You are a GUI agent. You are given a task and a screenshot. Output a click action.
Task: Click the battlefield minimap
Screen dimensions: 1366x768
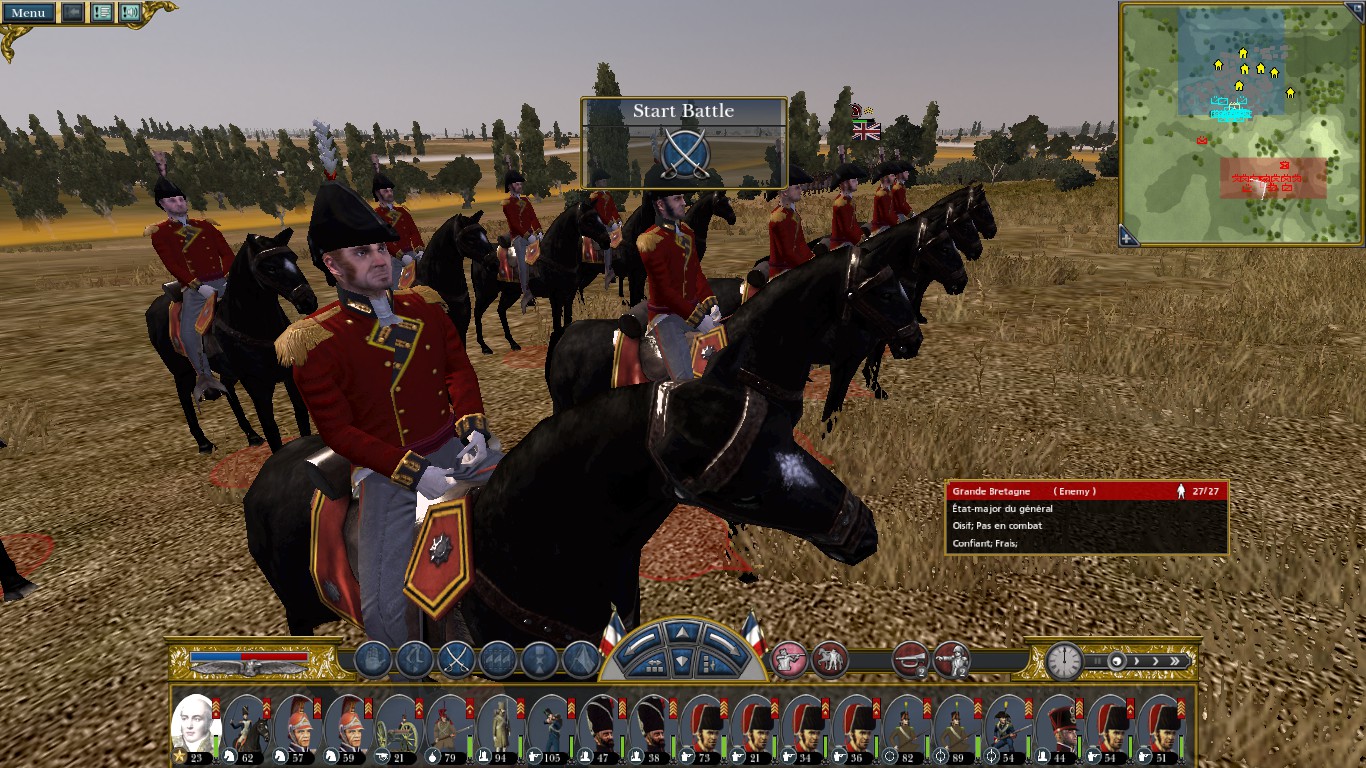tap(1240, 120)
